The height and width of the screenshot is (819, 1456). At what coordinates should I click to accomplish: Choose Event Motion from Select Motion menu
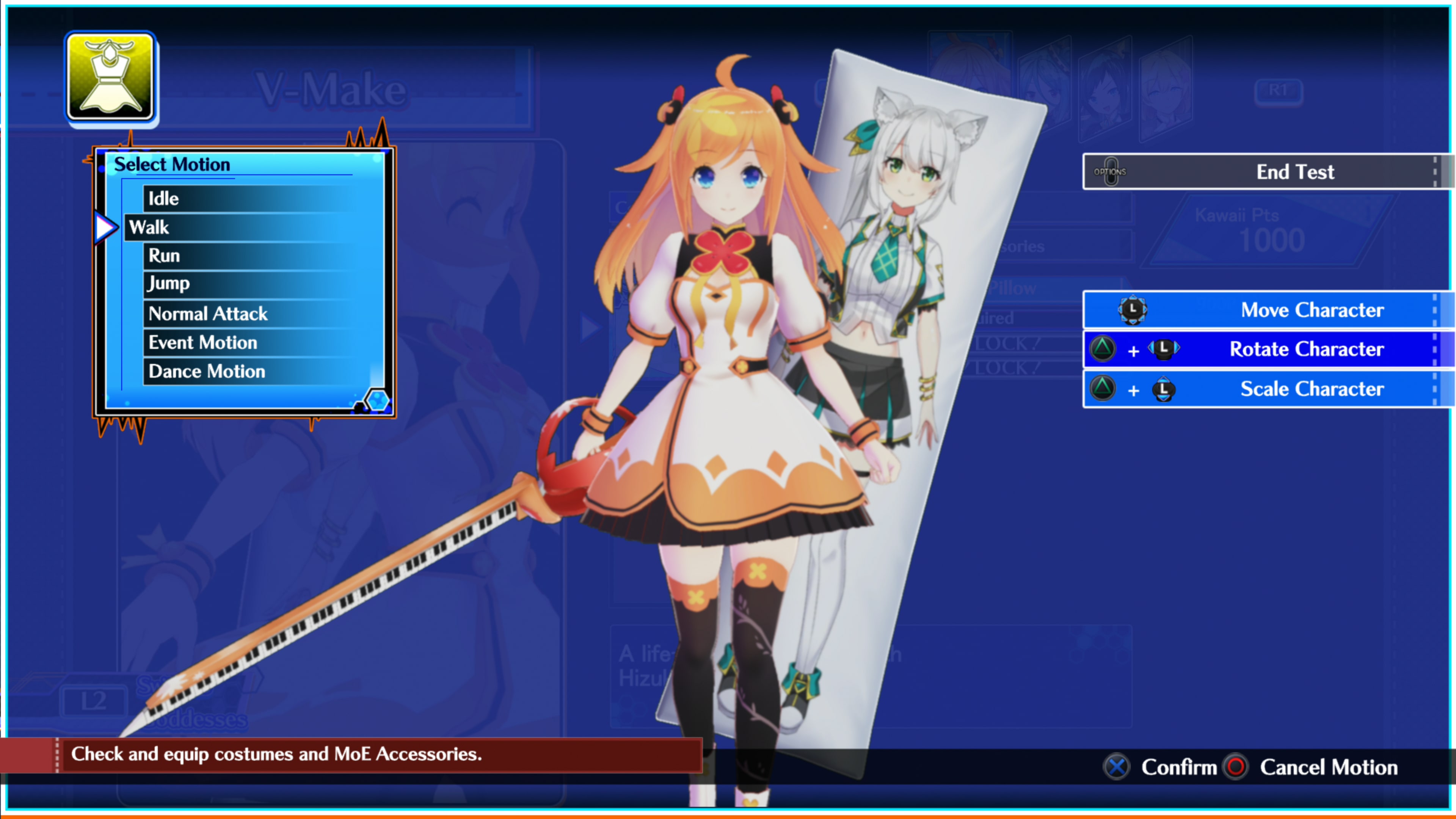(202, 342)
